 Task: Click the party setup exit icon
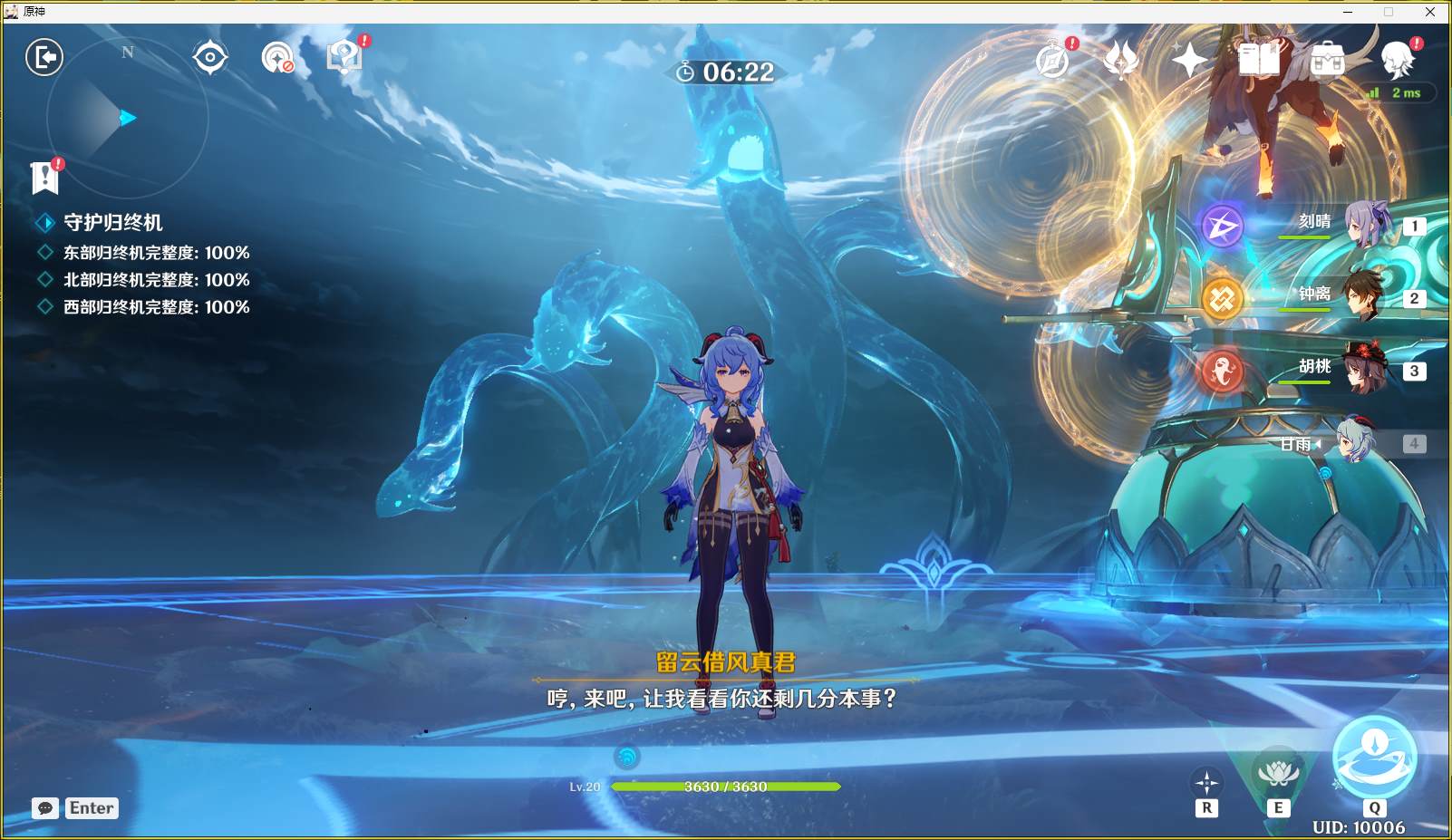(44, 56)
